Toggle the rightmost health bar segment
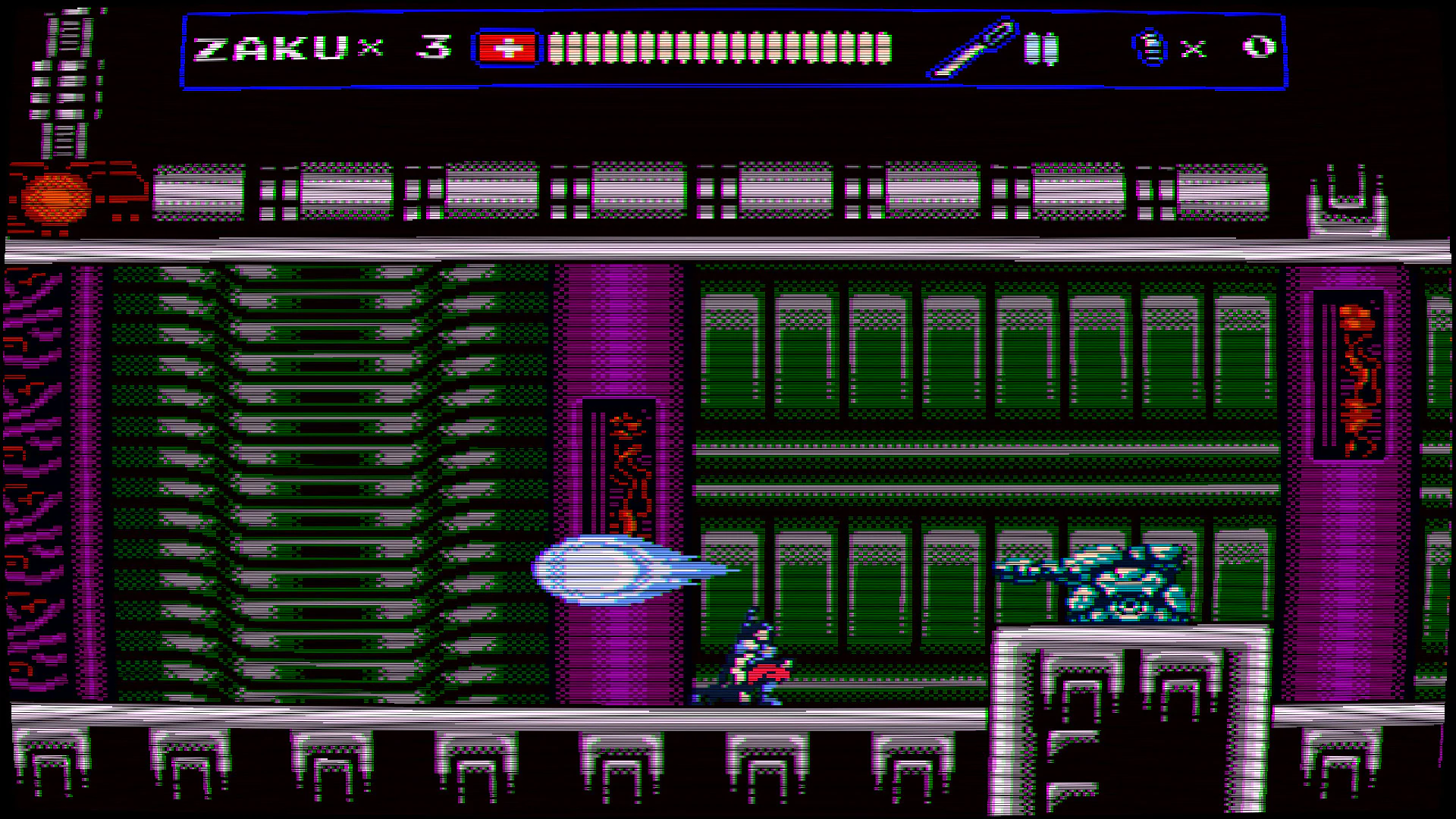 click(886, 47)
